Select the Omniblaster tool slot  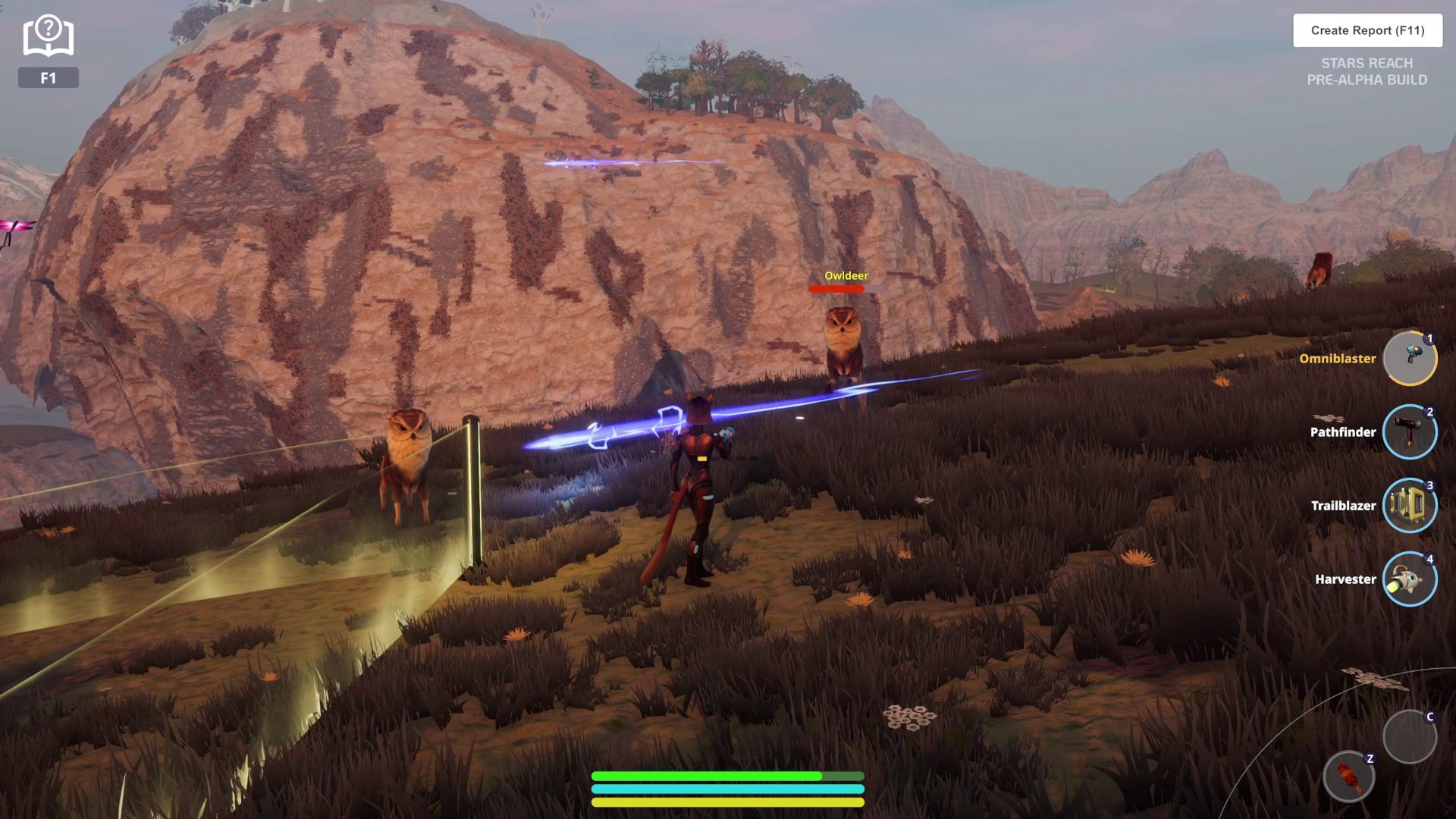pos(1409,358)
